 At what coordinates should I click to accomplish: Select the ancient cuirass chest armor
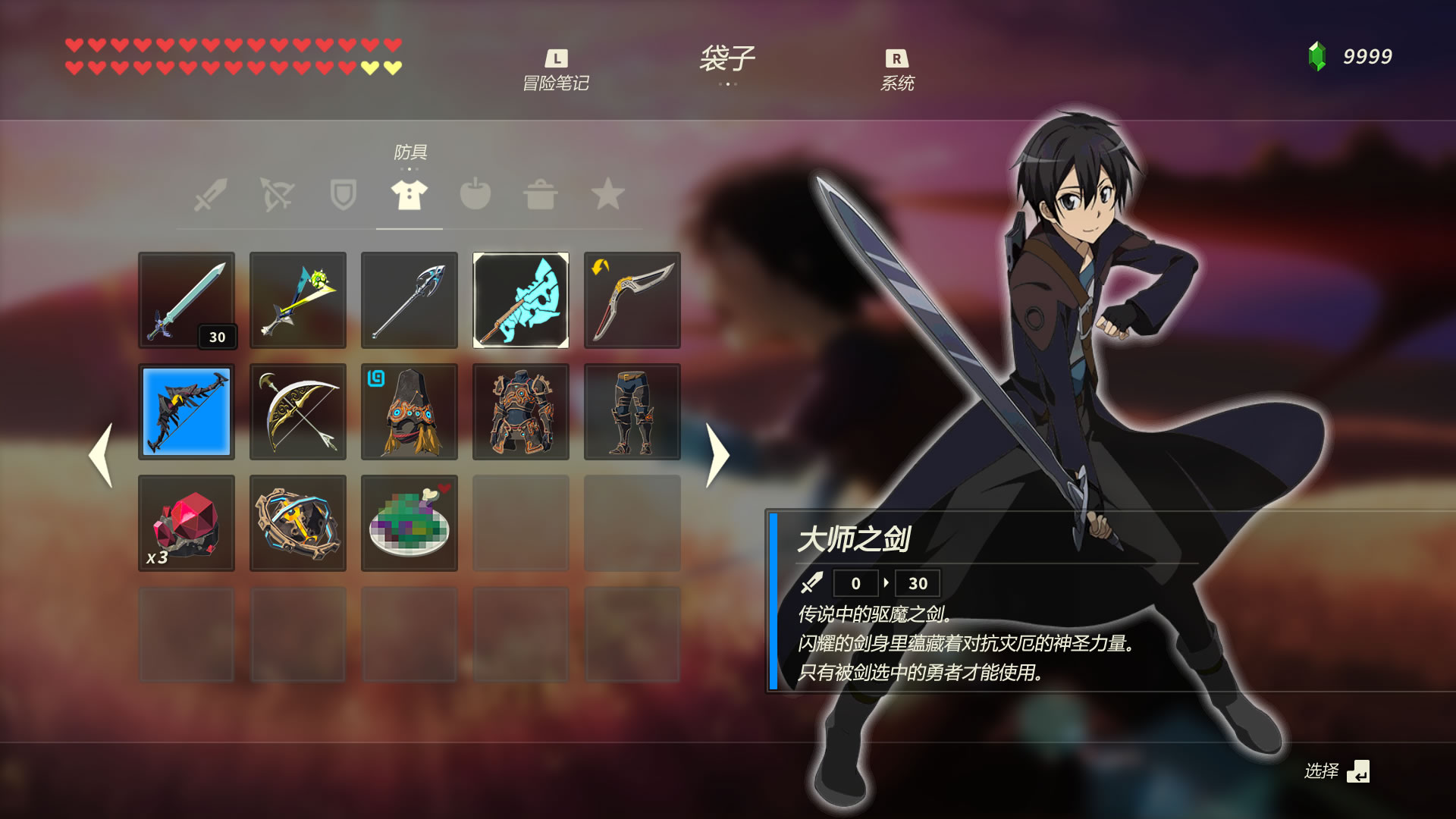coord(520,412)
